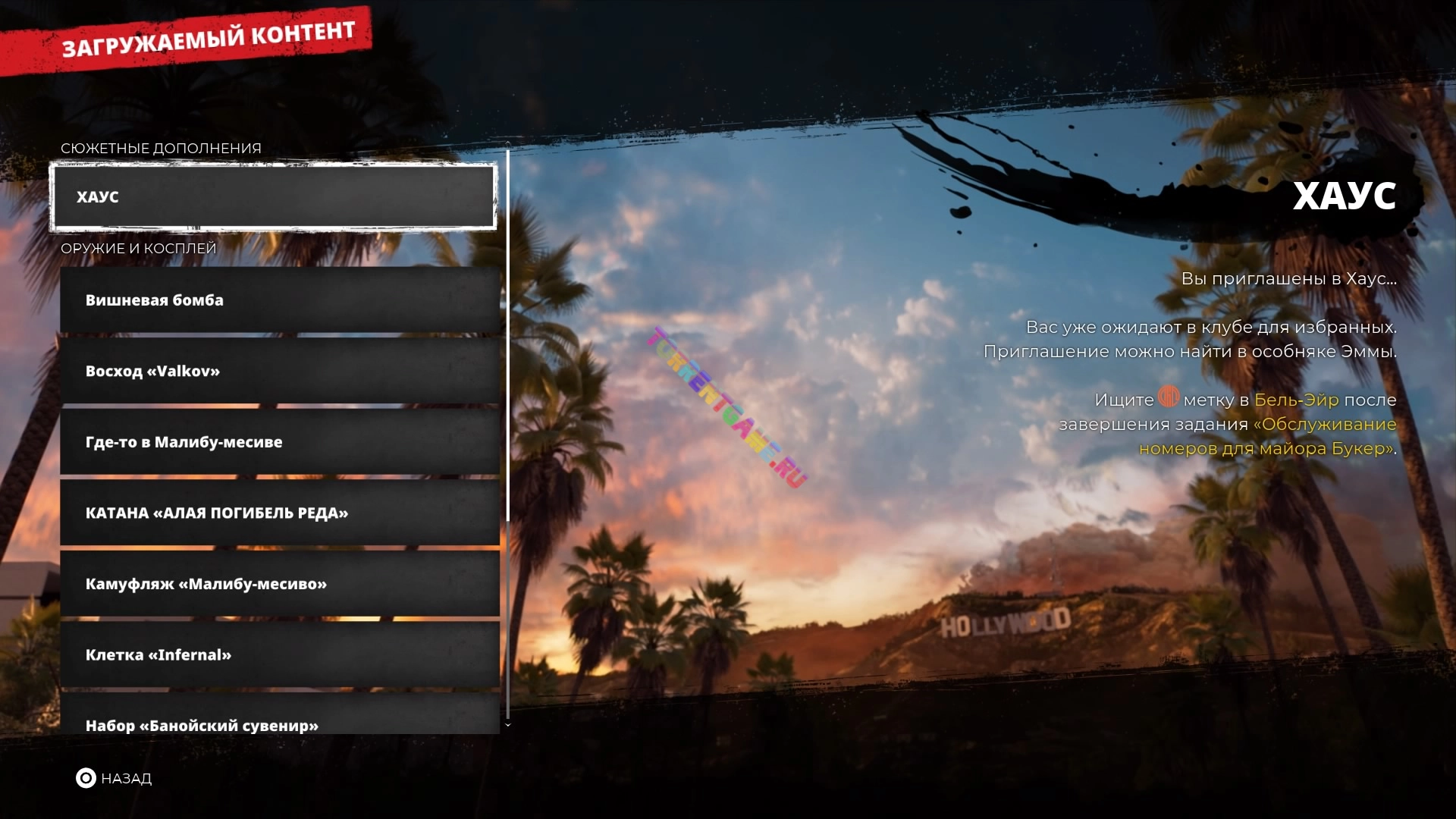Pick the КАТАНА «АЛАЯ ПОГИБЕЛЬ РЕДА» entry

pos(279,513)
